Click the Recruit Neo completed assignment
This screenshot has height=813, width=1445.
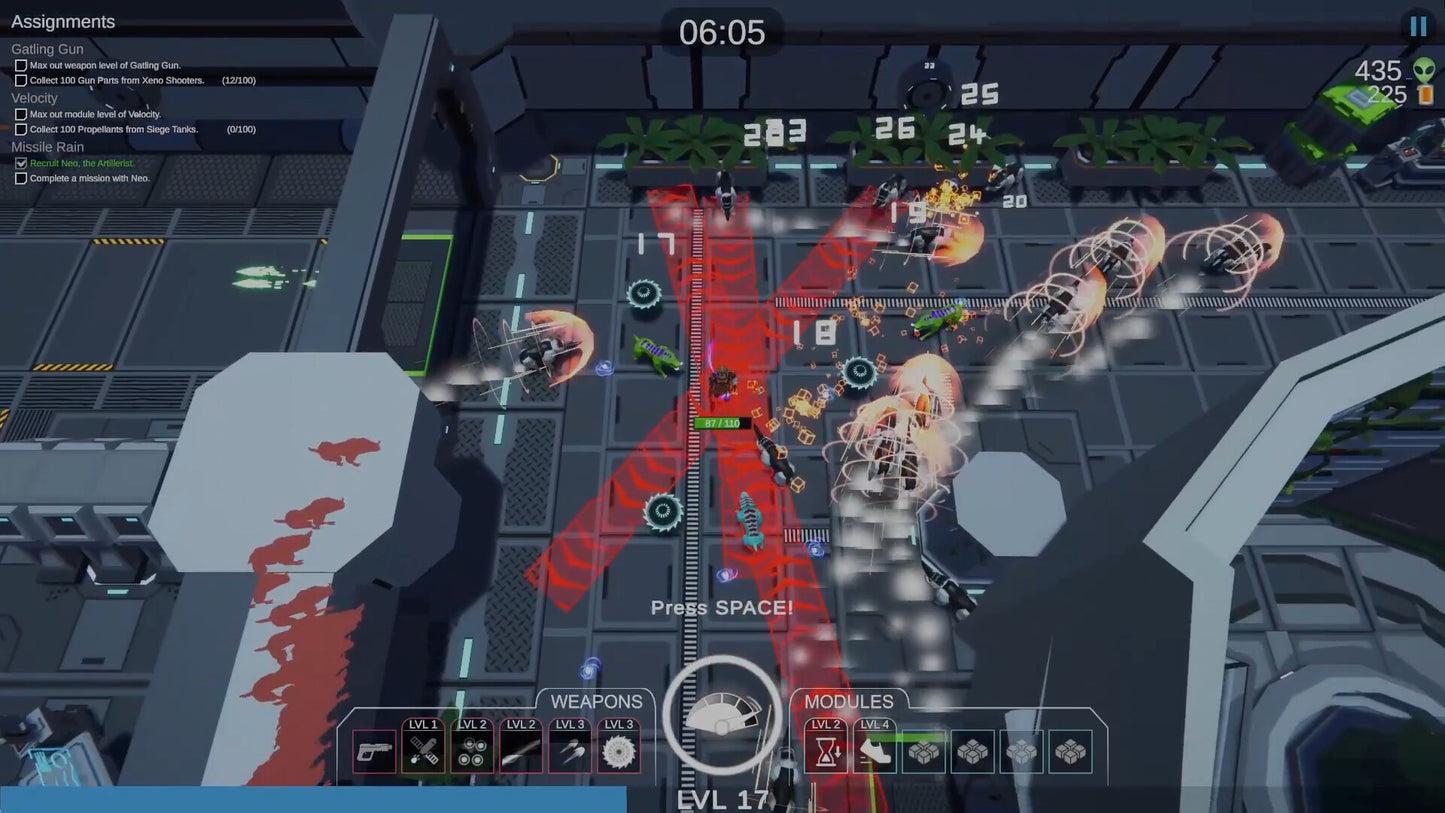(x=82, y=163)
